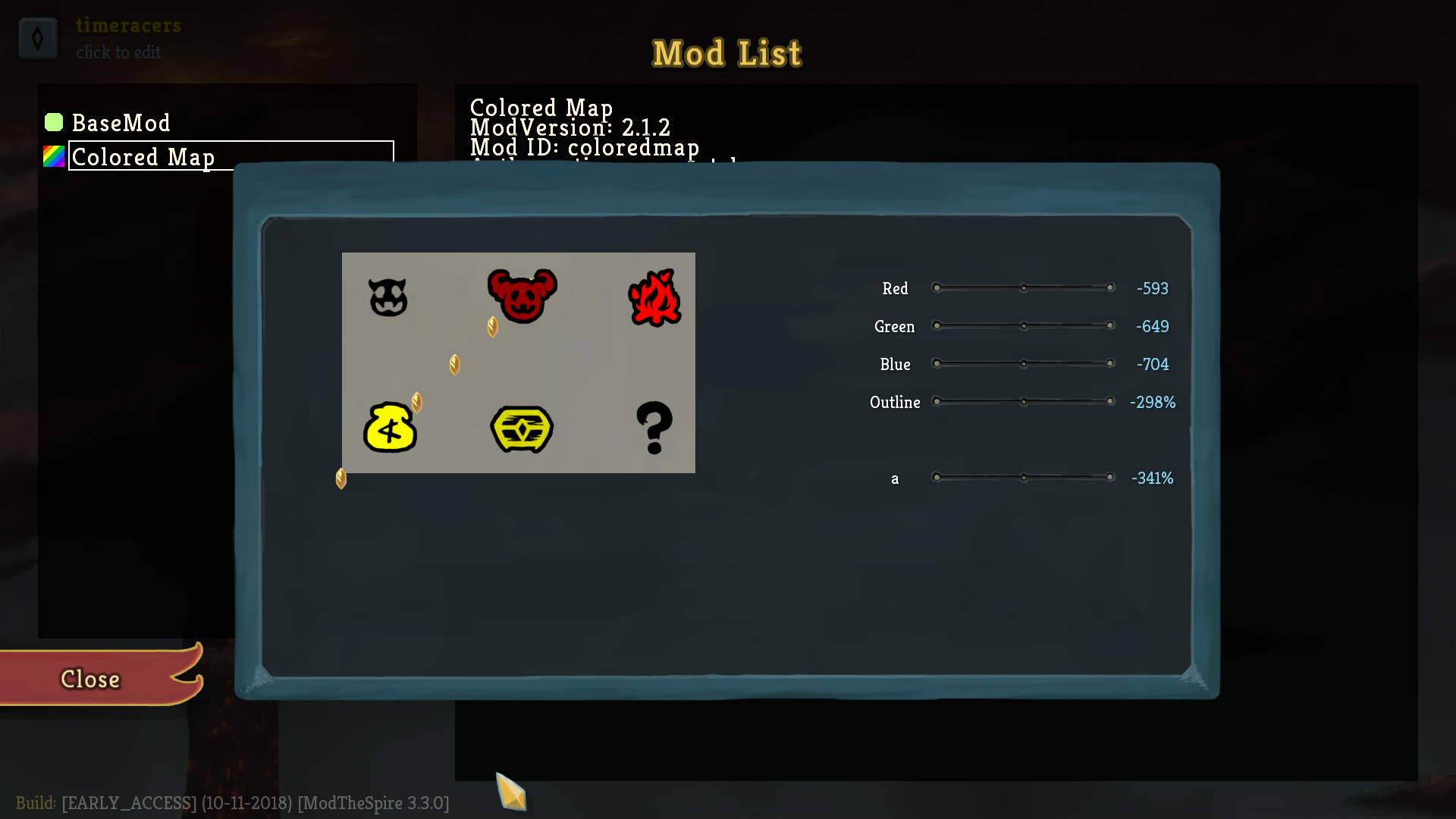
Task: Click the alpha 'a' slider handle
Action: pyautogui.click(x=1025, y=477)
